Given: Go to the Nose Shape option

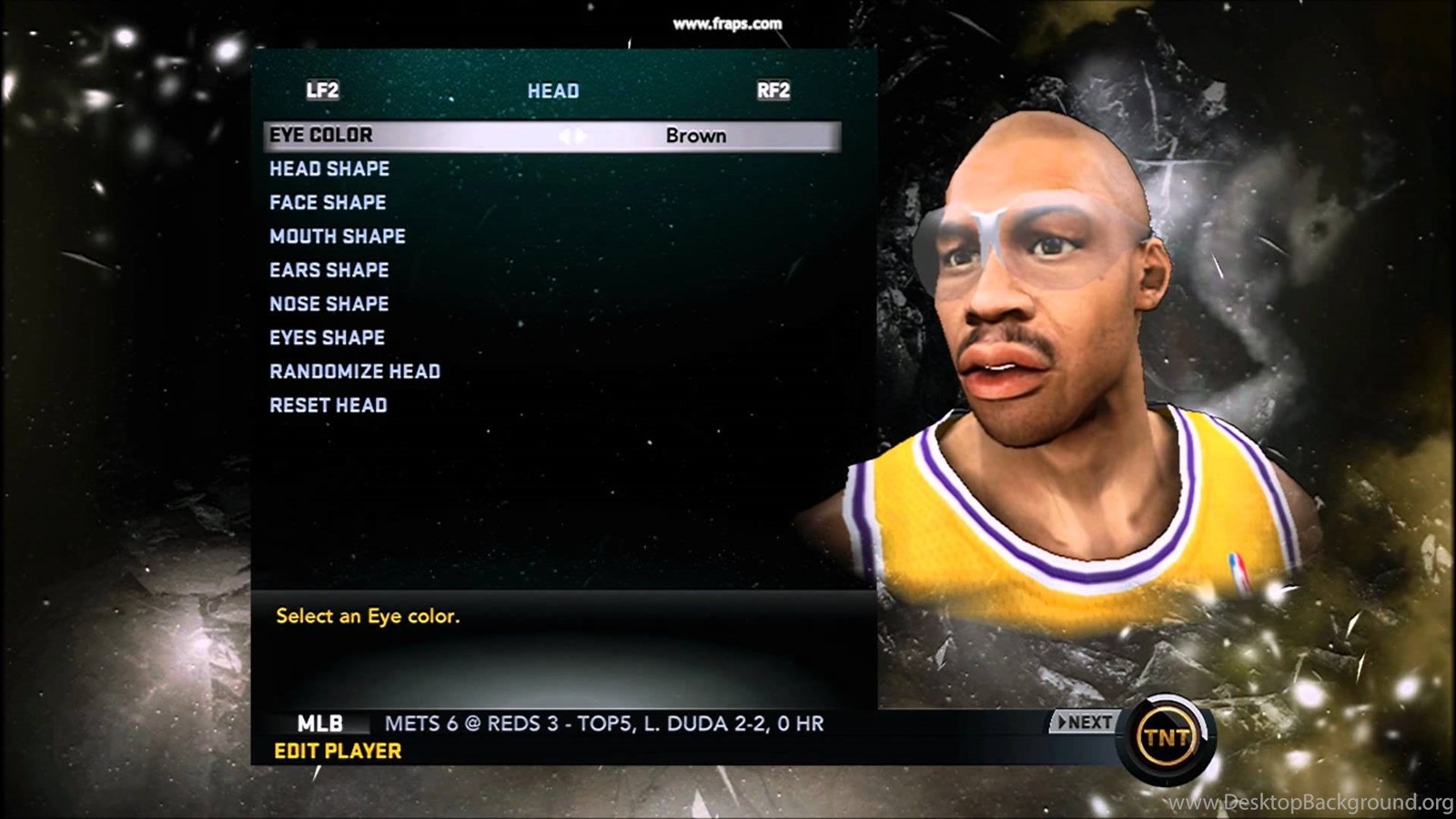Looking at the screenshot, I should coord(329,304).
